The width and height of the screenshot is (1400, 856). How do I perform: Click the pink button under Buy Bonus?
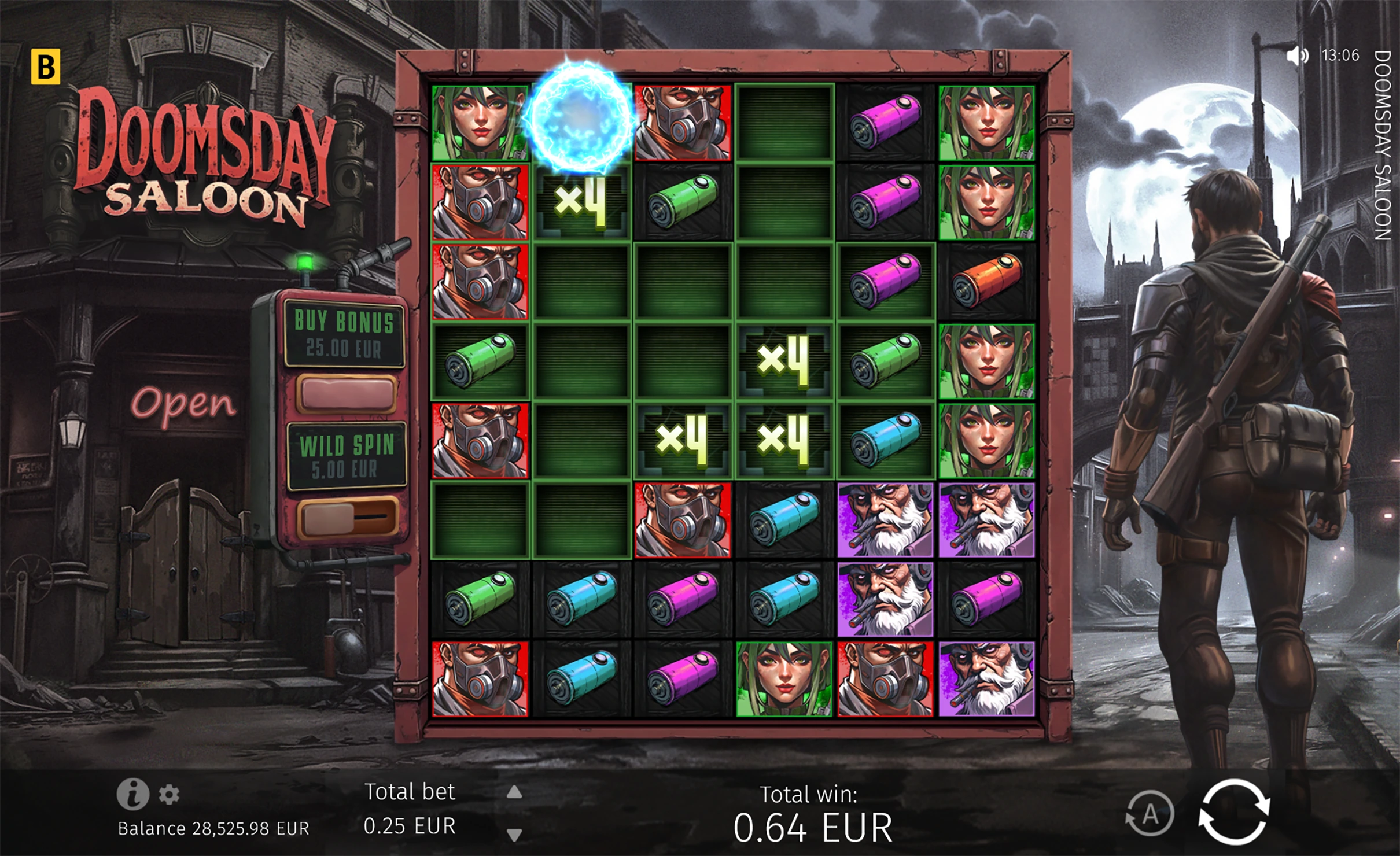(346, 393)
